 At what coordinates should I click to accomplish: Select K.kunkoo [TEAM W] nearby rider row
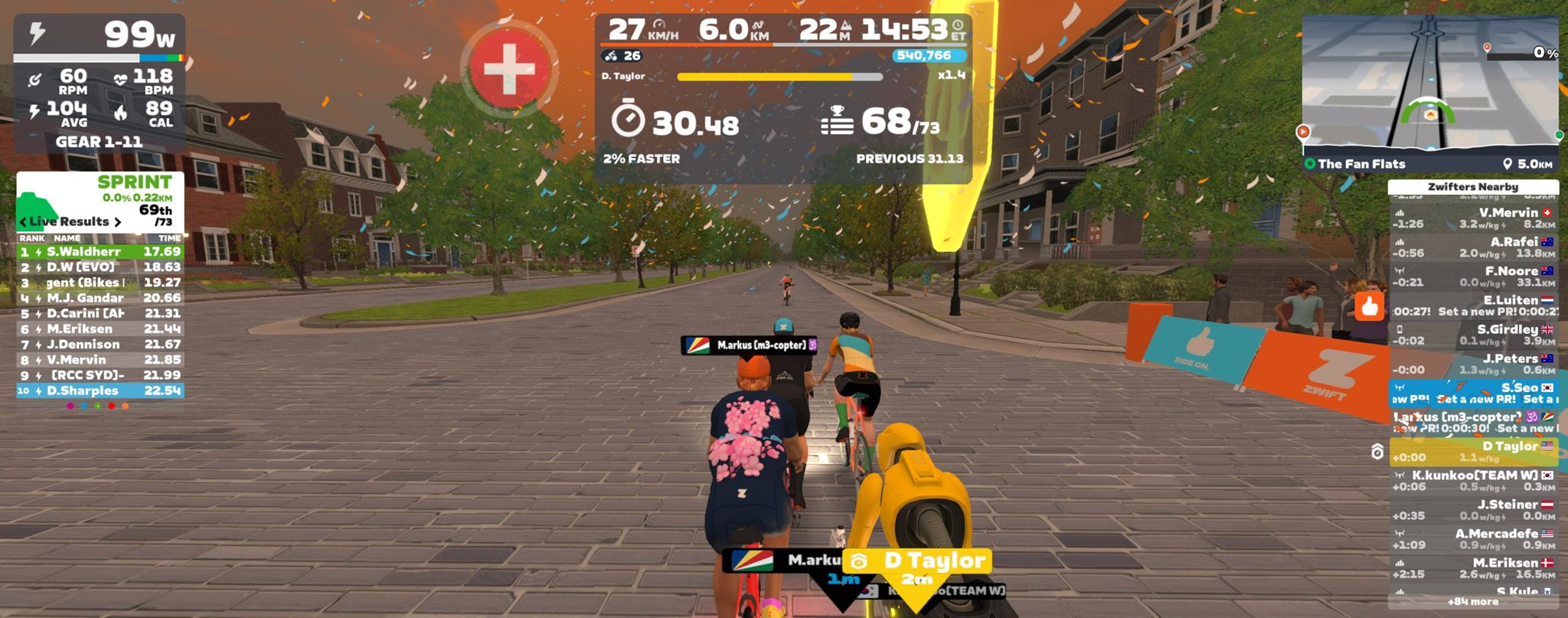(1473, 481)
